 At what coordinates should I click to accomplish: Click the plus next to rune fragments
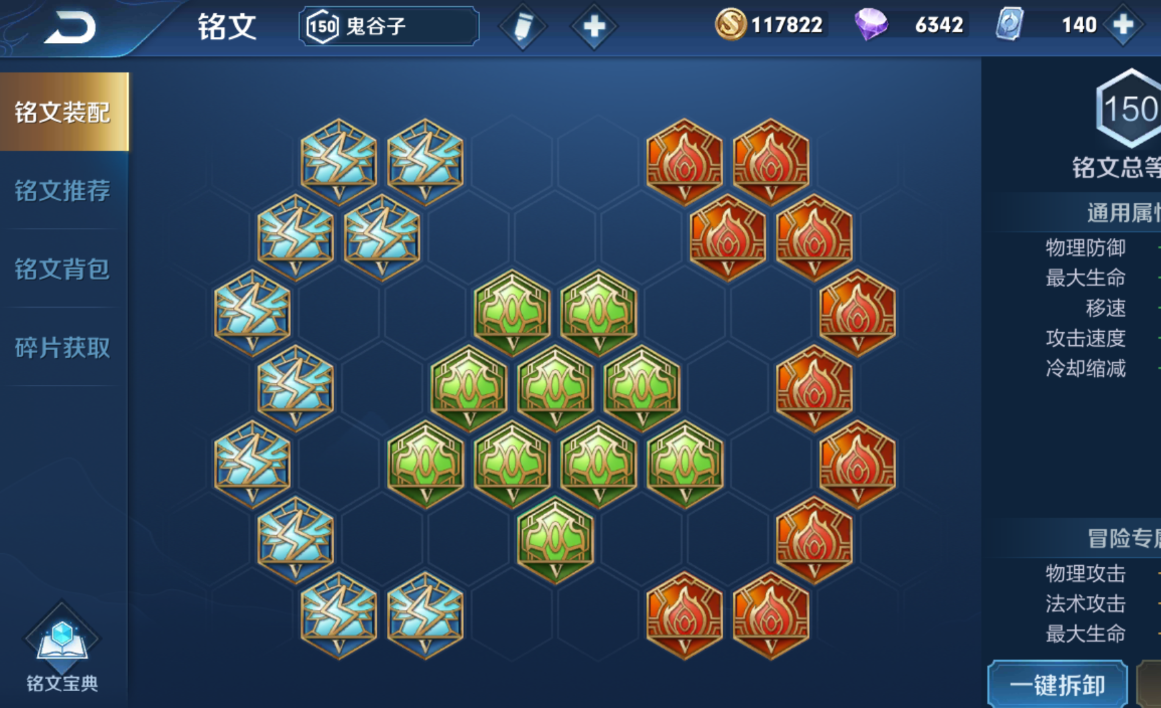pyautogui.click(x=1123, y=26)
